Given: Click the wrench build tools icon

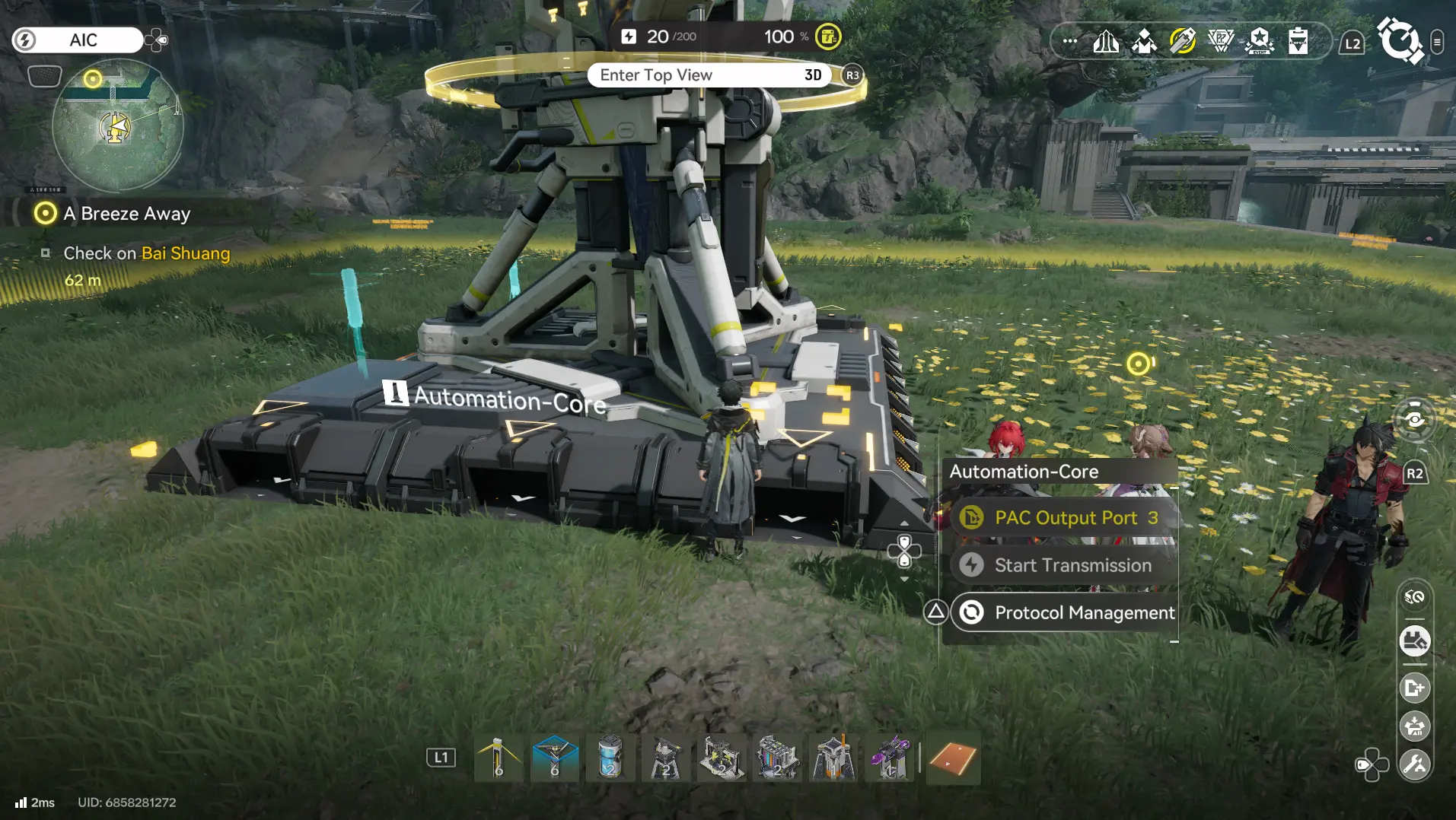Looking at the screenshot, I should (1415, 764).
